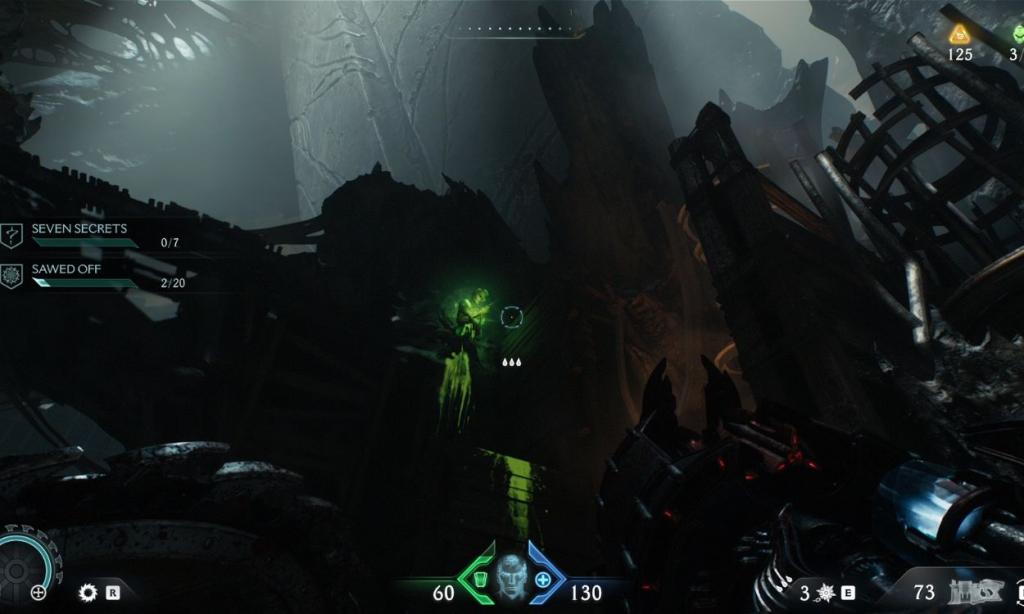Click the equipped weapon silhouette icon

click(x=967, y=593)
